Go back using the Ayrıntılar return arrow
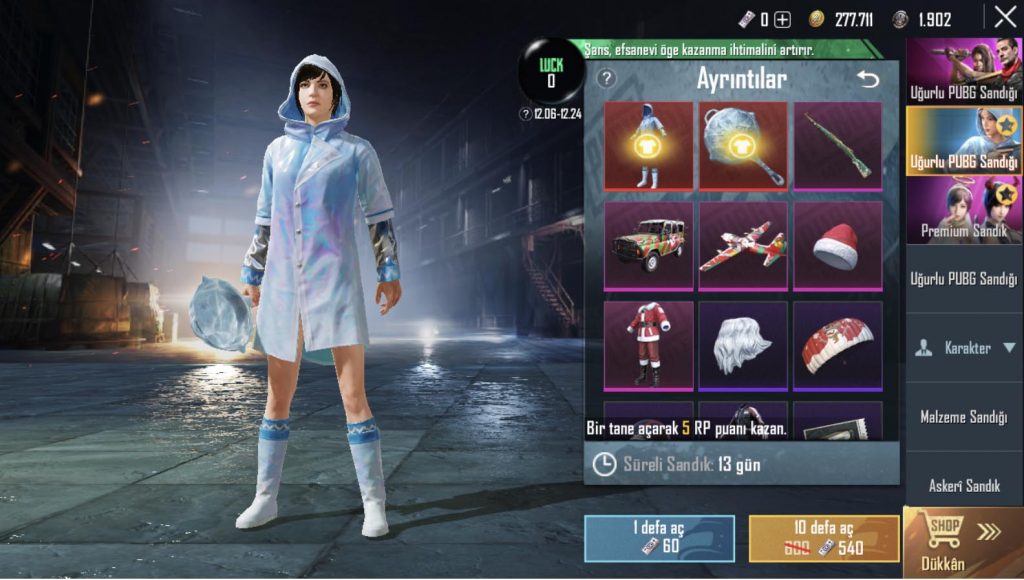The width and height of the screenshot is (1024, 580). pyautogui.click(x=867, y=78)
